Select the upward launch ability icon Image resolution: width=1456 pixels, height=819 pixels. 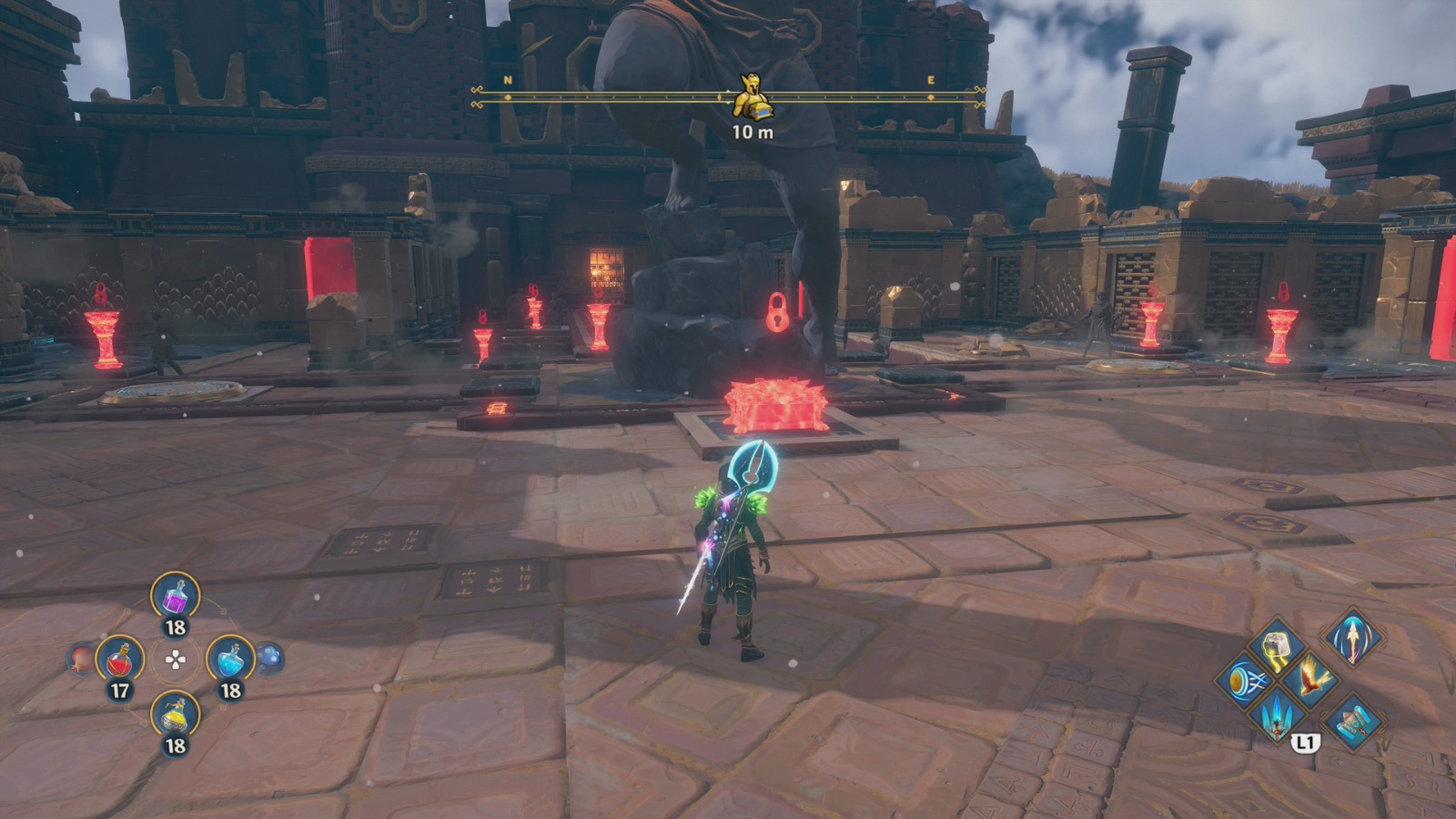click(1352, 639)
